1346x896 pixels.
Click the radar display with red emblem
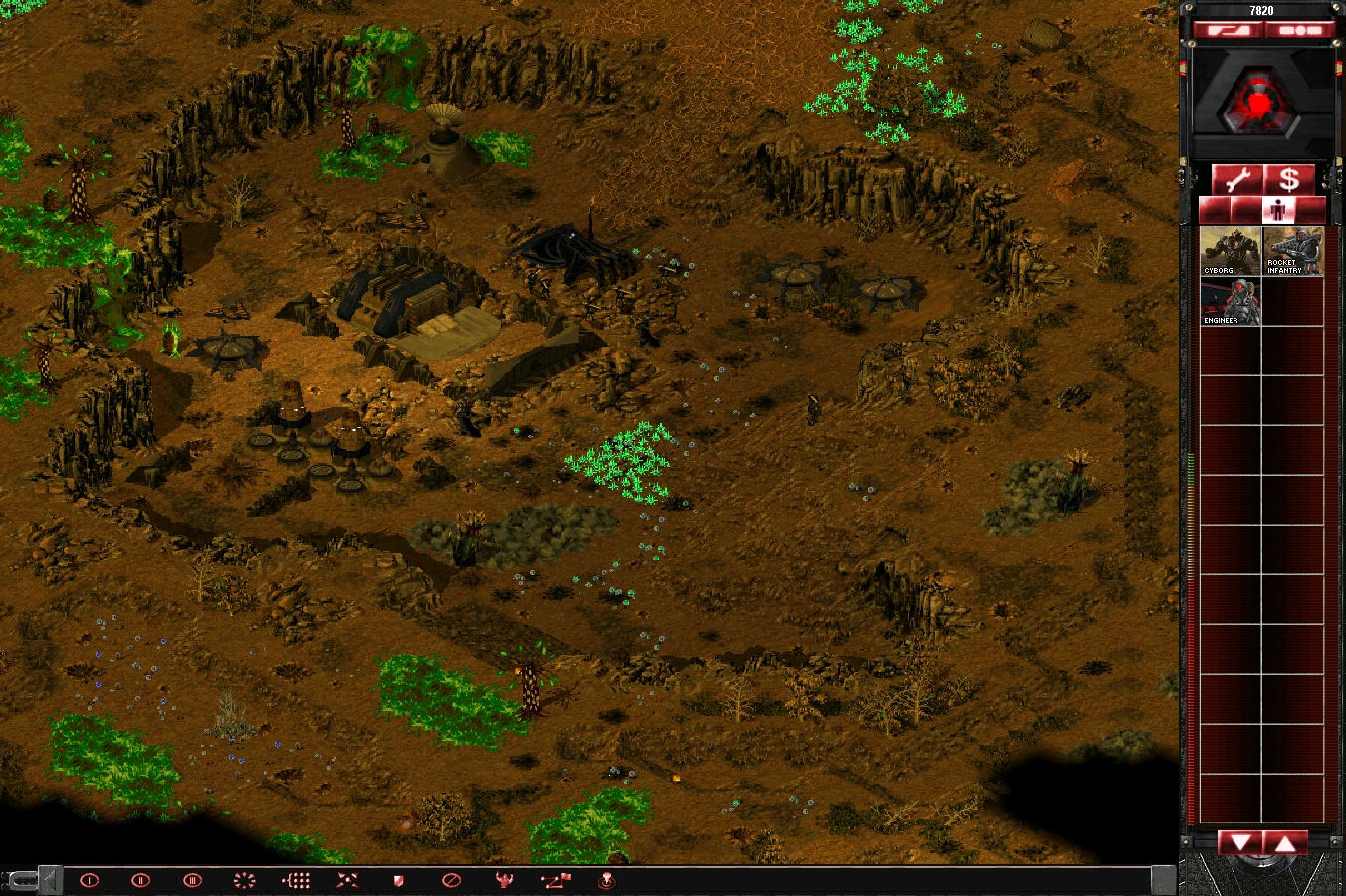pos(1261,103)
